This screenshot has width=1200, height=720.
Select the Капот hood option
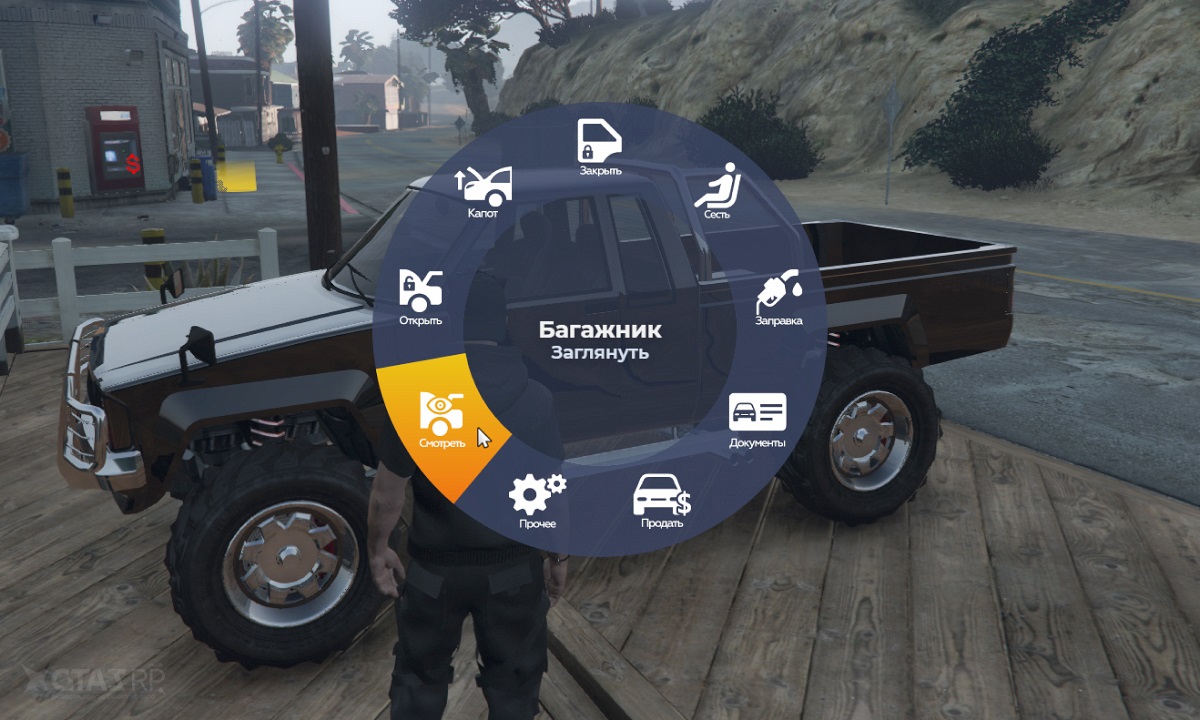484,190
